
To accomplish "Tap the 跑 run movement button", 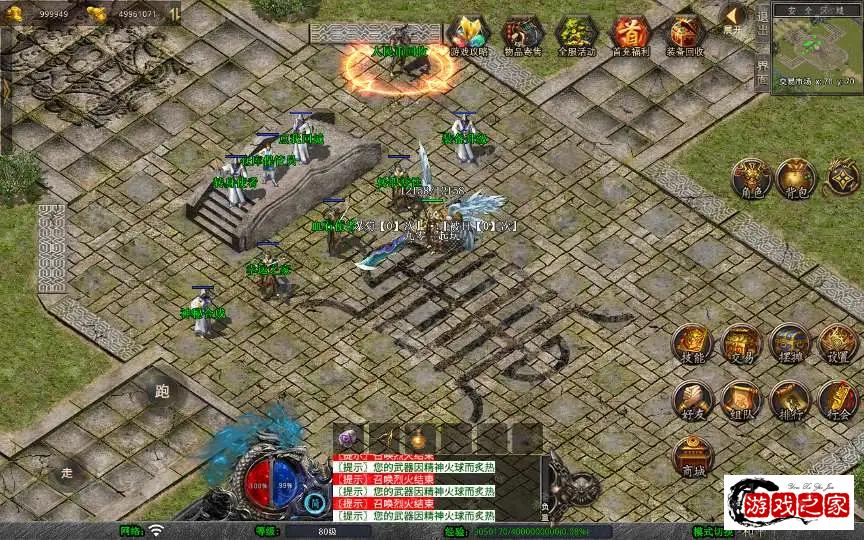I will pyautogui.click(x=164, y=392).
